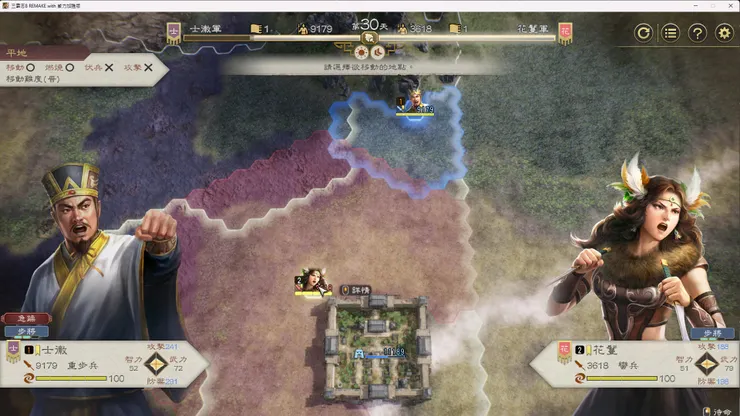Open 士燮 unit info panel
This screenshot has width=740, height=416.
click(105, 365)
